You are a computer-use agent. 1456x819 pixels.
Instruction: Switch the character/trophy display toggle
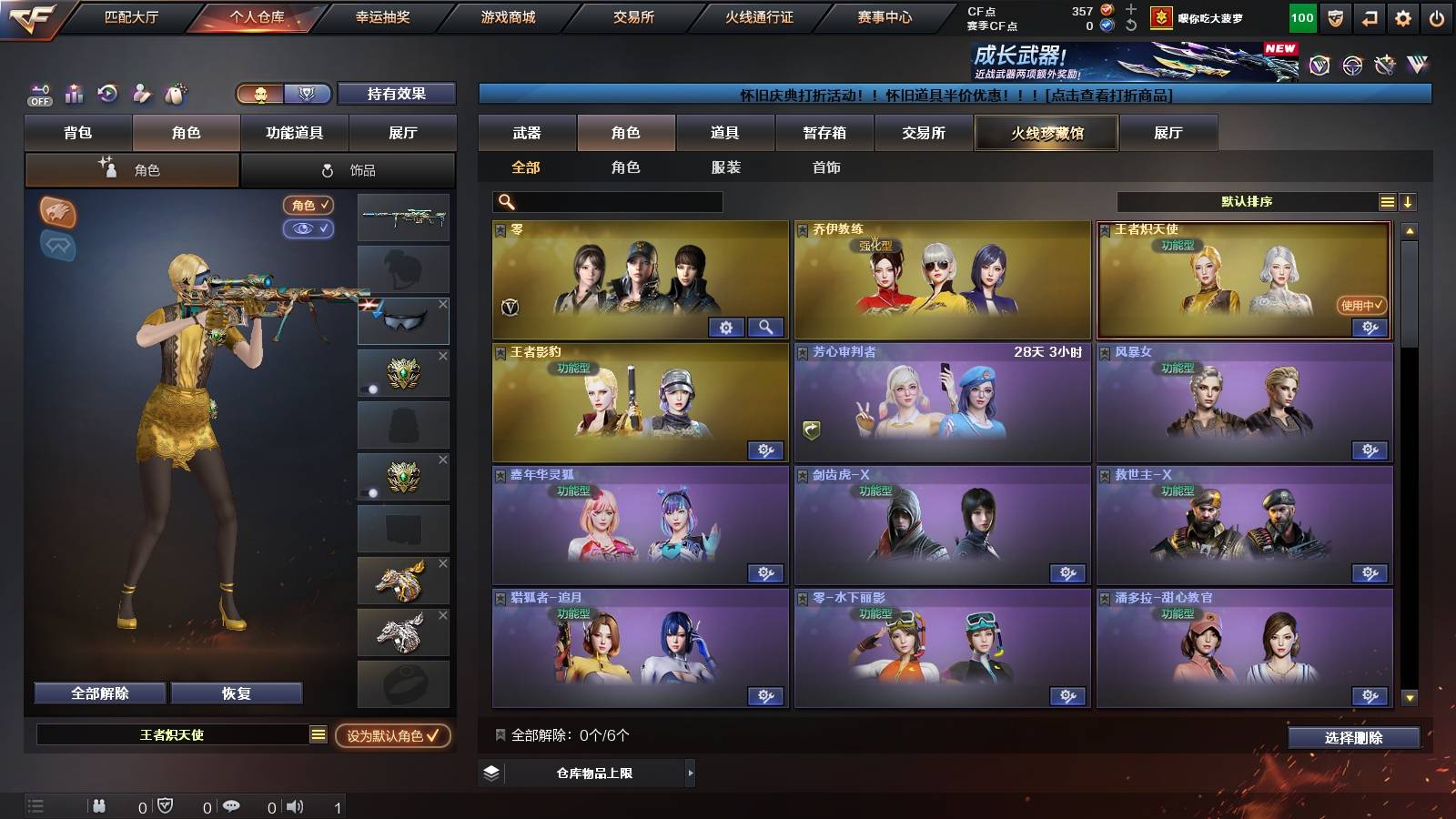point(282,94)
